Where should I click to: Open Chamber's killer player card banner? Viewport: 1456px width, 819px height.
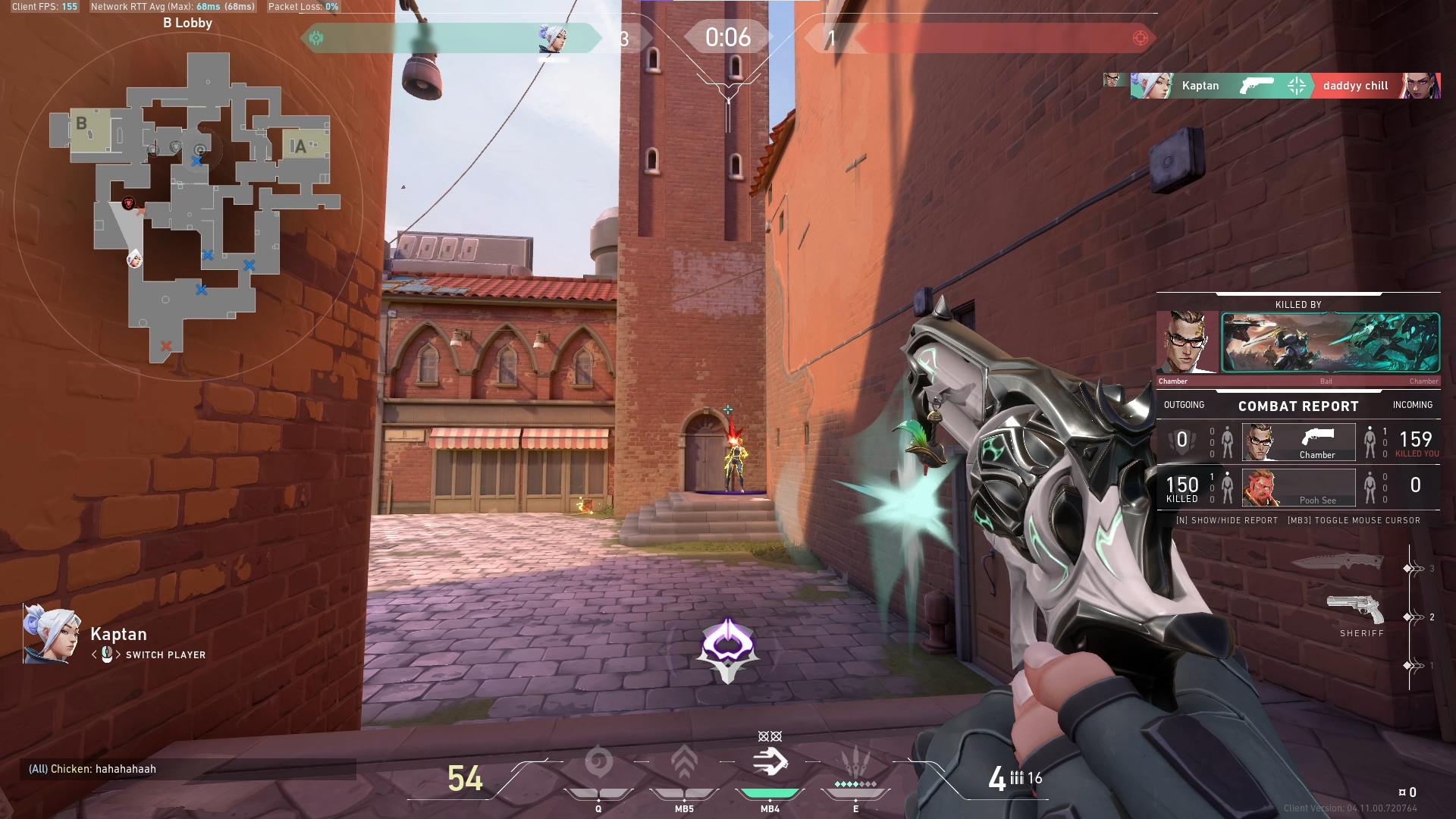(x=1330, y=343)
